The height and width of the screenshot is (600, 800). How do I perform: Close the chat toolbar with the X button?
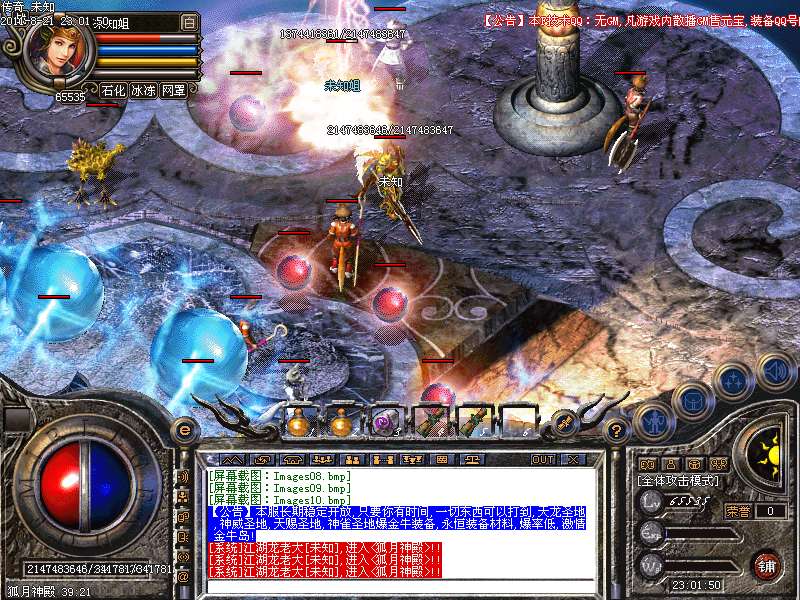572,459
